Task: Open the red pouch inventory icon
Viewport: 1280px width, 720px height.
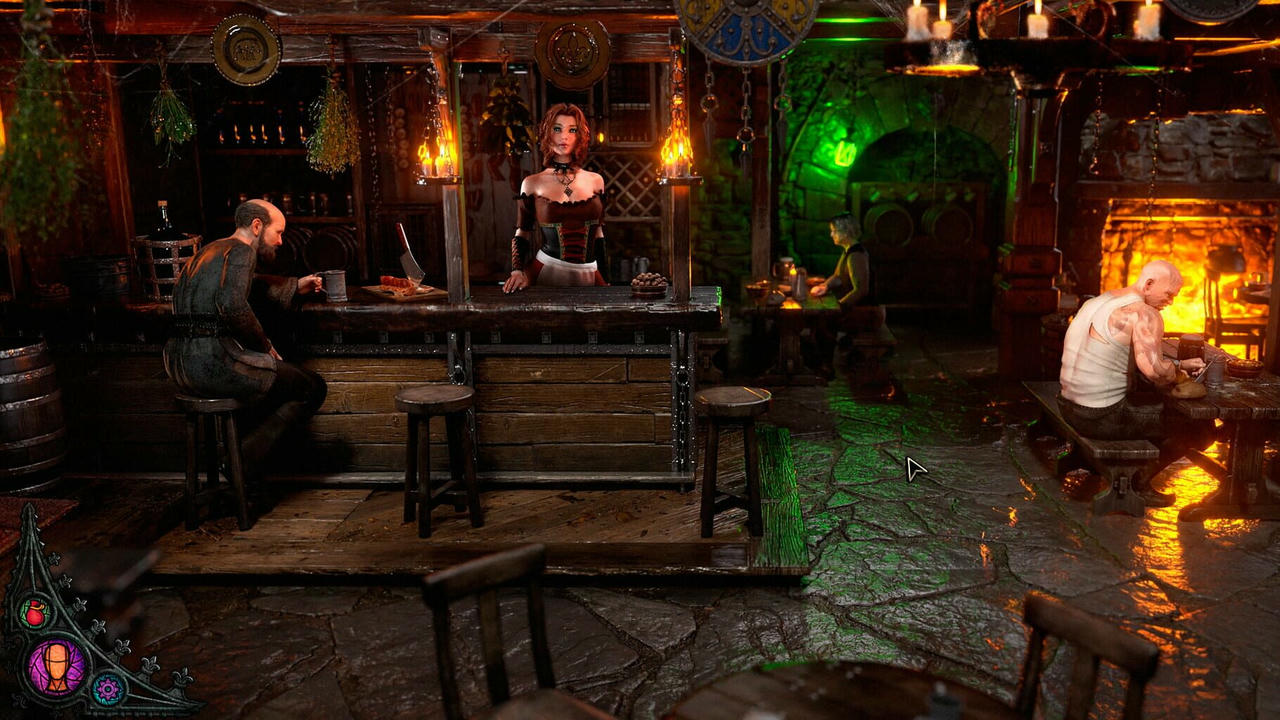Action: 35,611
